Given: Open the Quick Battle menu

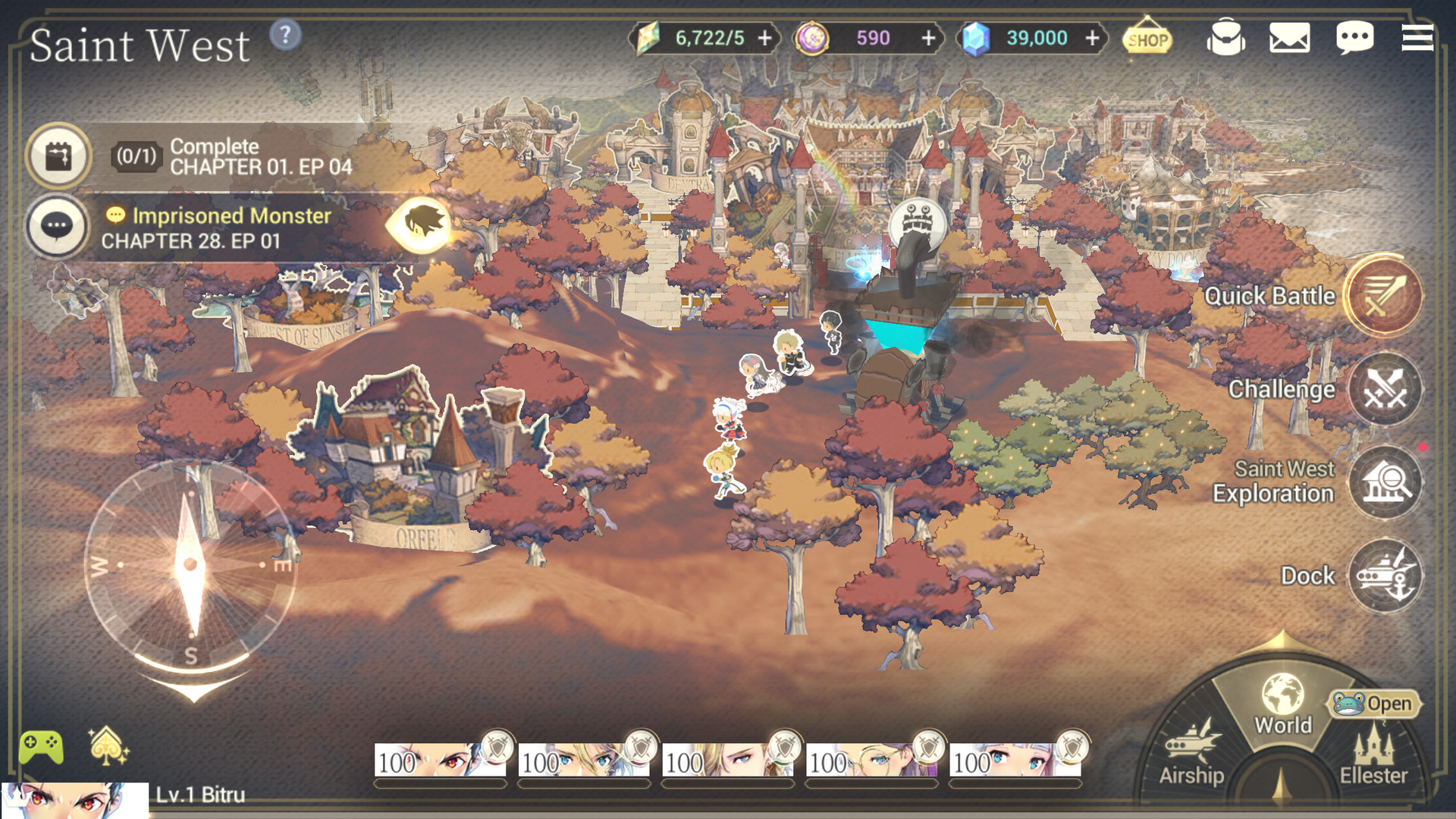Looking at the screenshot, I should coord(1383,296).
